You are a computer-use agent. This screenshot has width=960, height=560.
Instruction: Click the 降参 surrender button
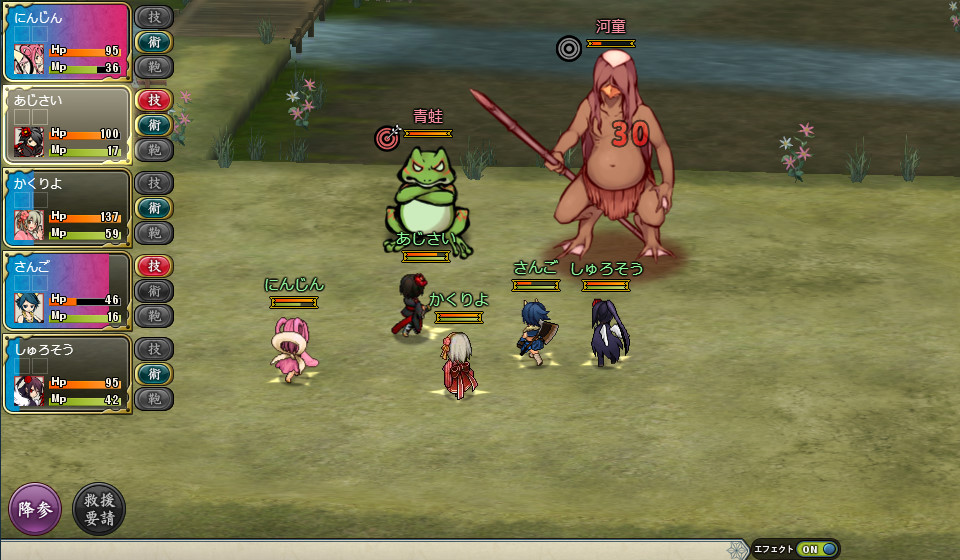35,508
